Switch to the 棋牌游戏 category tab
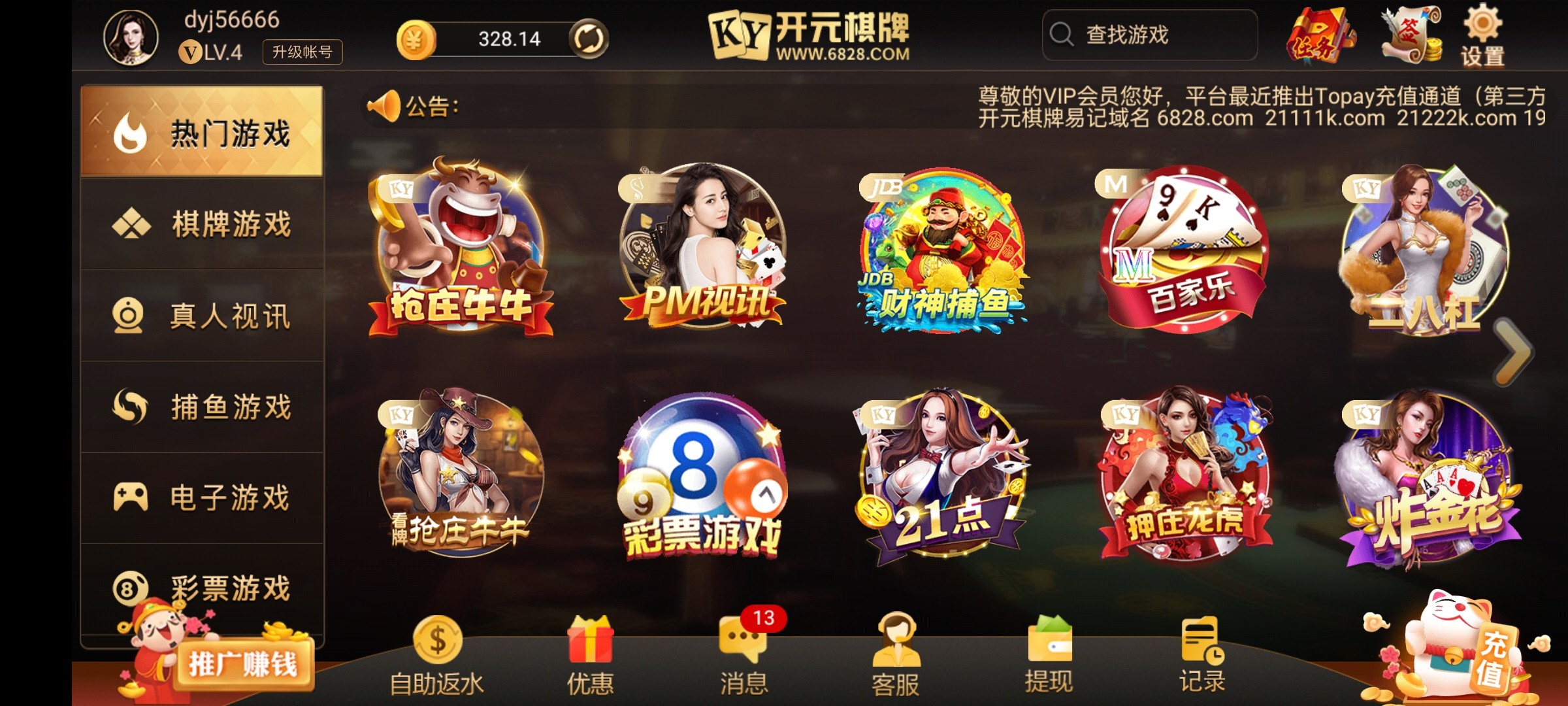 [x=203, y=222]
